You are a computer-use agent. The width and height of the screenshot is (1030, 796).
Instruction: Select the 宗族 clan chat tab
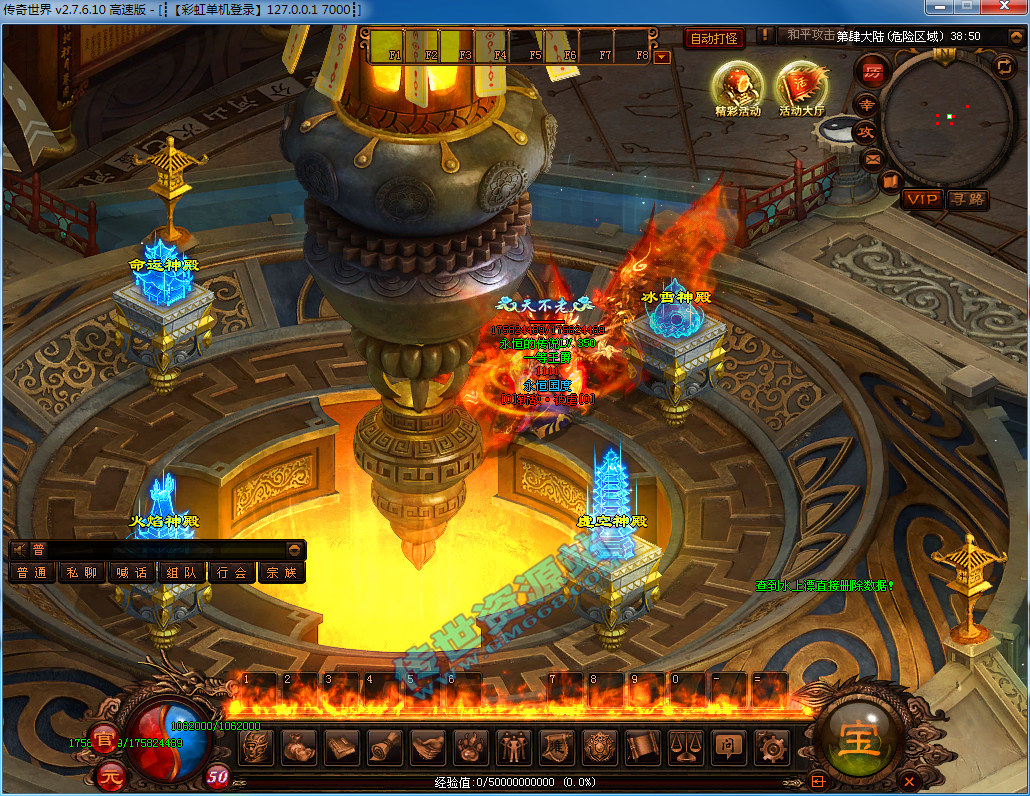click(x=282, y=573)
